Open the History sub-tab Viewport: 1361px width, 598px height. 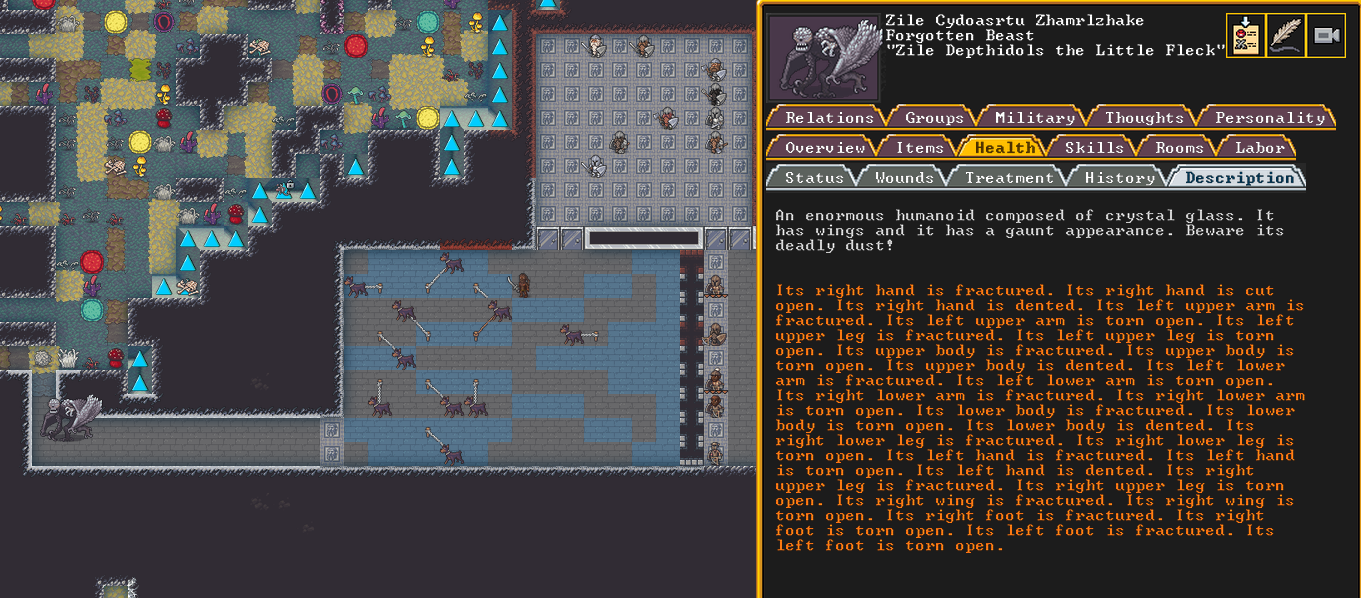coord(1119,178)
